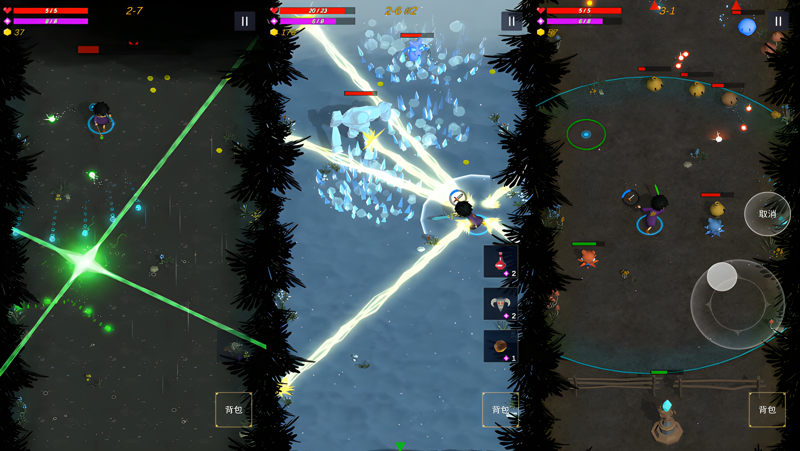Tap the 取消 cancel button

(x=767, y=214)
